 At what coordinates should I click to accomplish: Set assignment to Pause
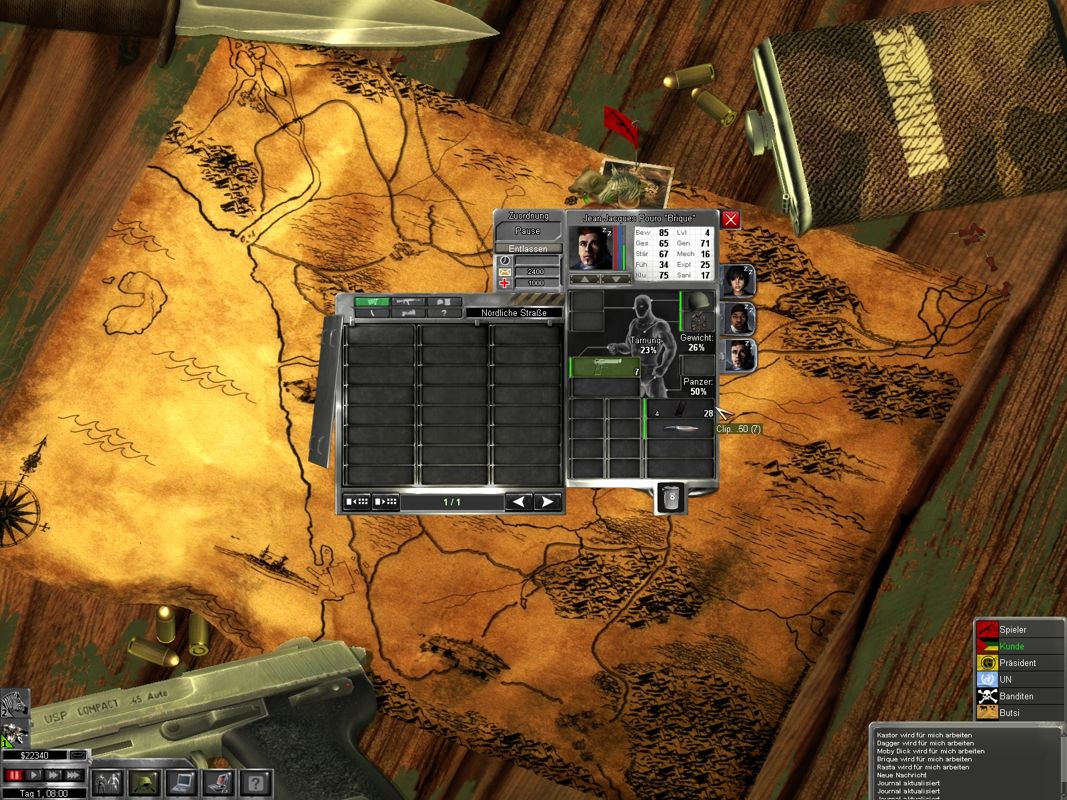click(527, 231)
